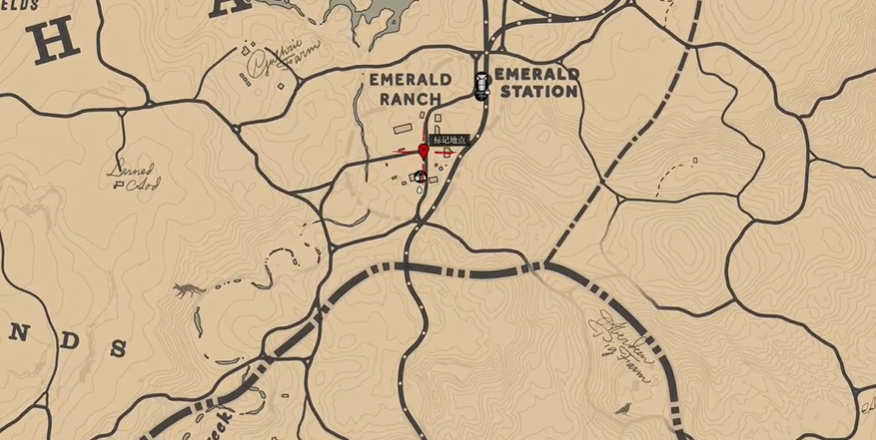
Task: Select the round black marker below the waypoint
Action: pyautogui.click(x=420, y=177)
